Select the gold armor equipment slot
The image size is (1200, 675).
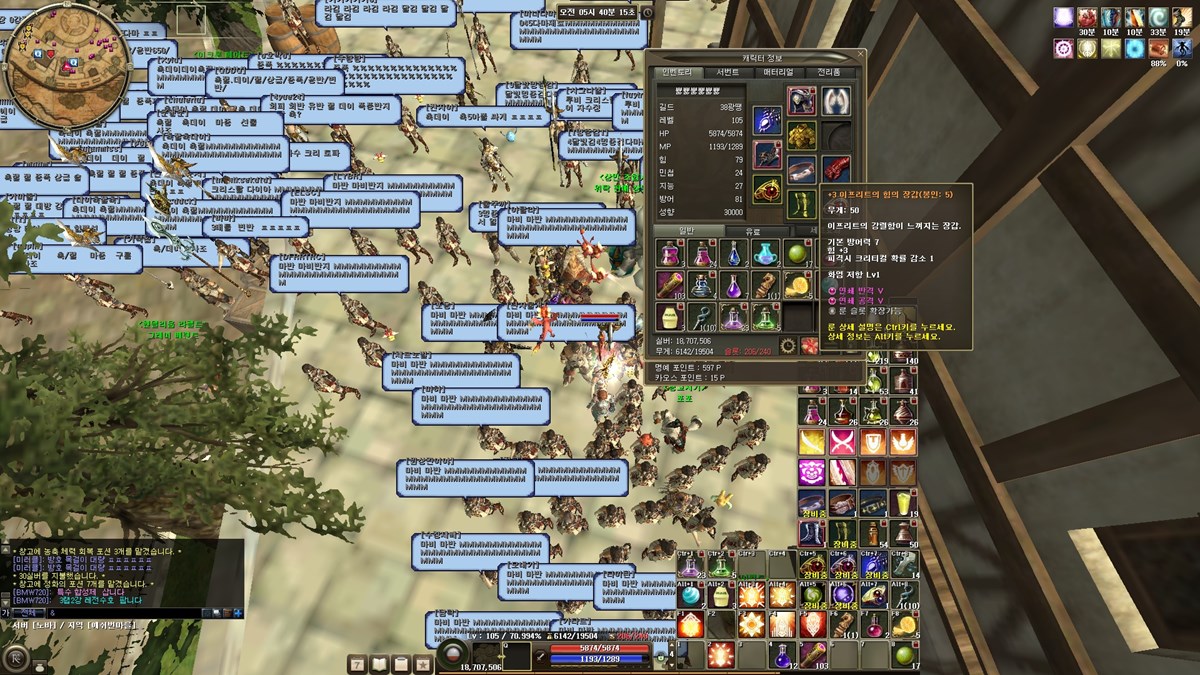coord(801,134)
